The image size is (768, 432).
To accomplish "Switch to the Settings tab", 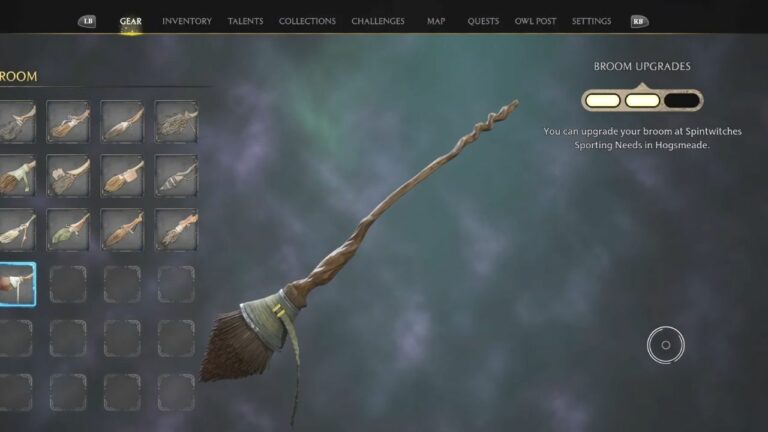I will [x=591, y=21].
